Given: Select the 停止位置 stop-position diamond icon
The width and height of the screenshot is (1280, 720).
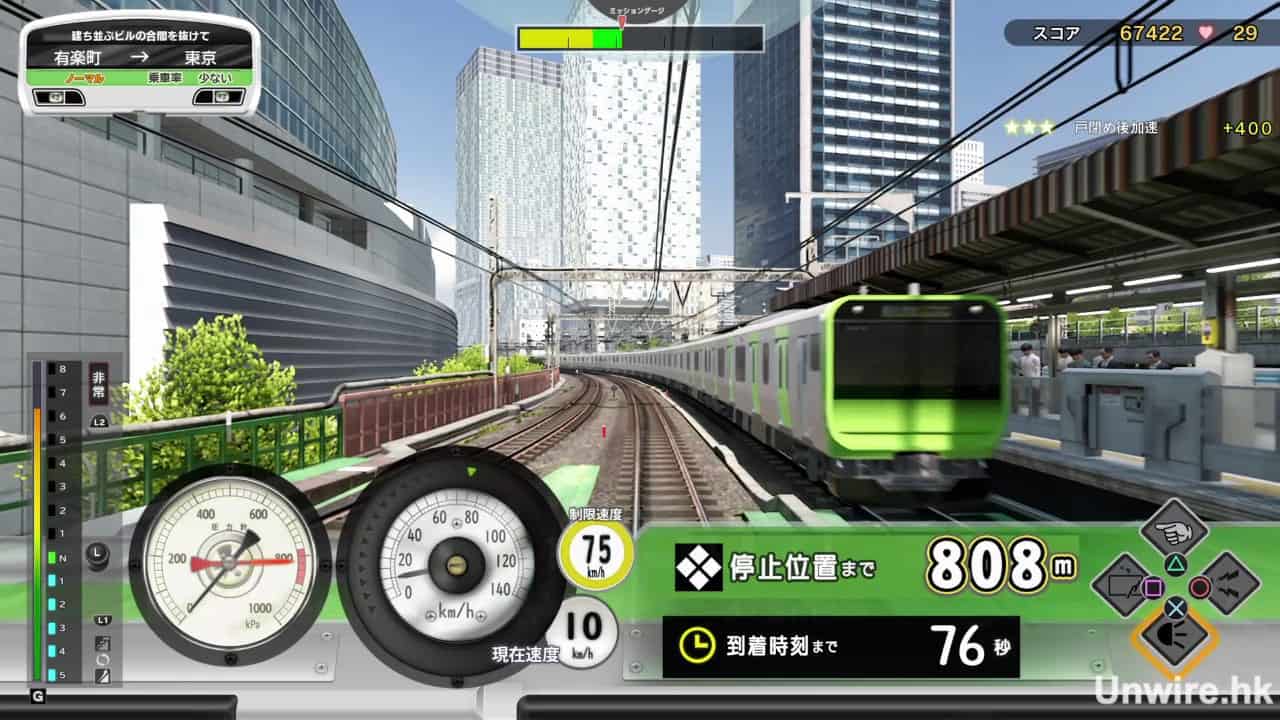Looking at the screenshot, I should 698,568.
